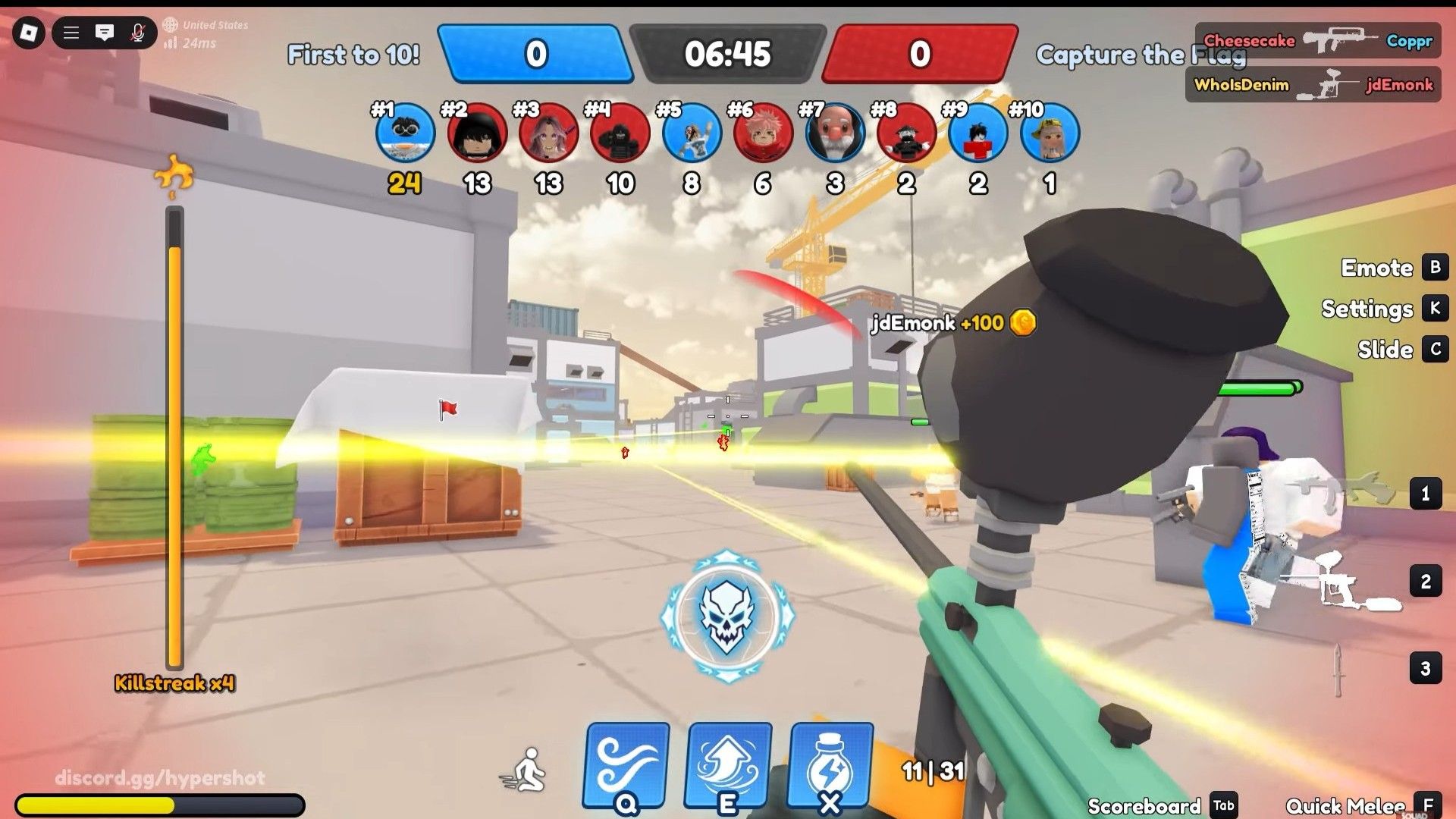Use the lightning potion ability

click(831, 766)
